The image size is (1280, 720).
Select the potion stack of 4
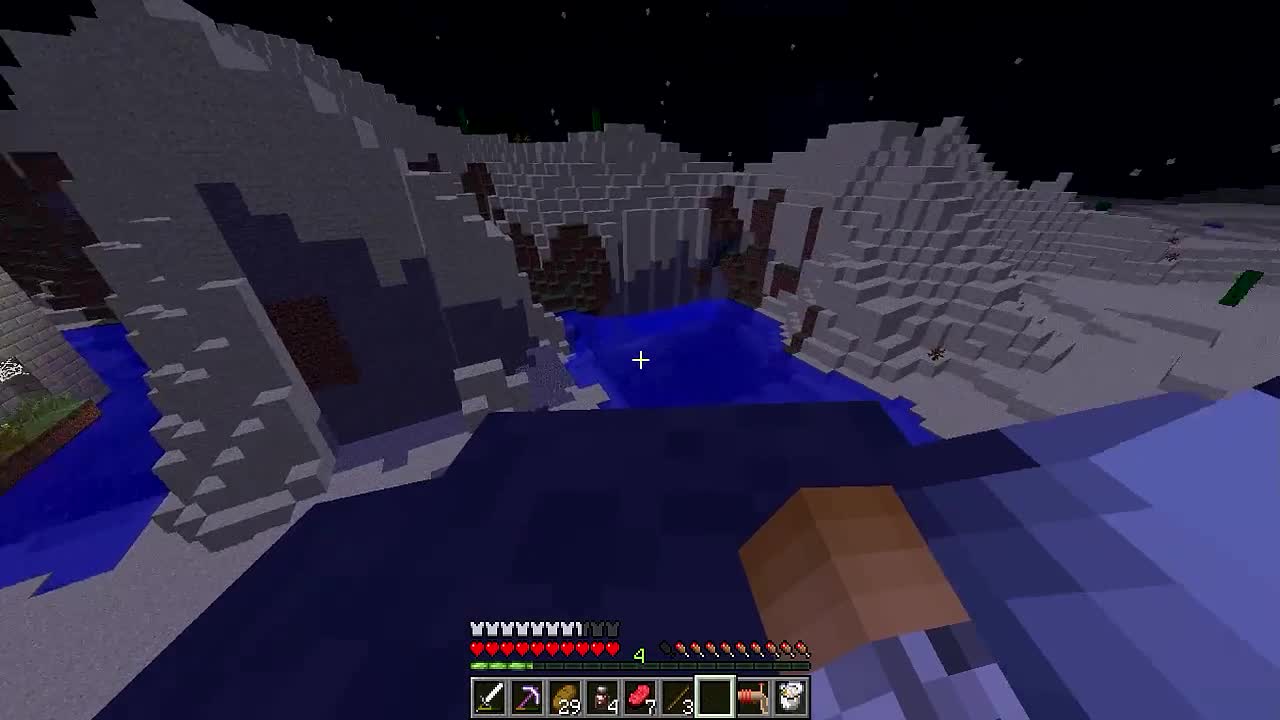click(x=603, y=697)
